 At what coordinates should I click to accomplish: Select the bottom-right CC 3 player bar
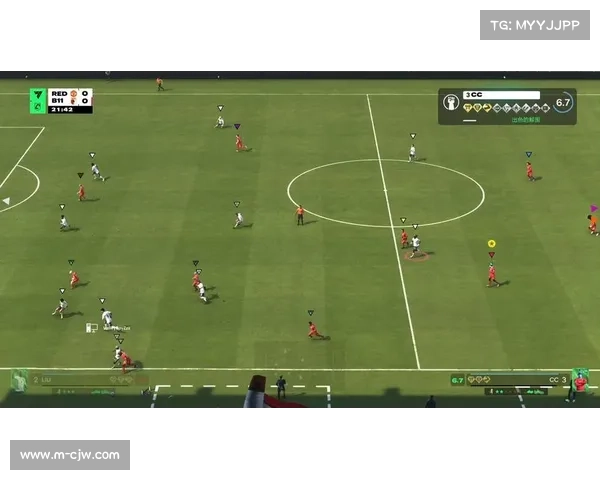tap(520, 380)
